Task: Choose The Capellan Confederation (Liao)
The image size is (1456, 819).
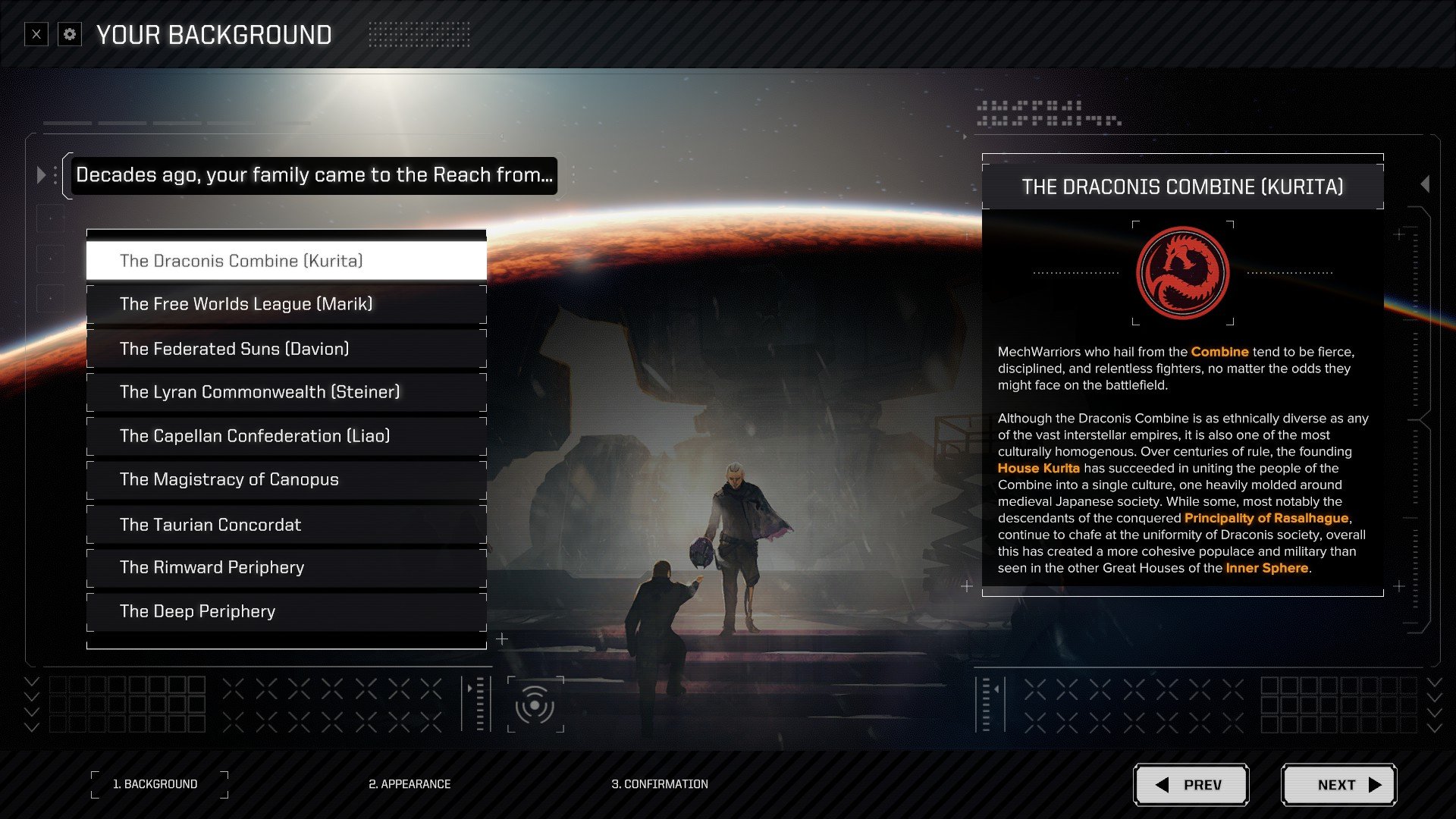Action: 286,436
